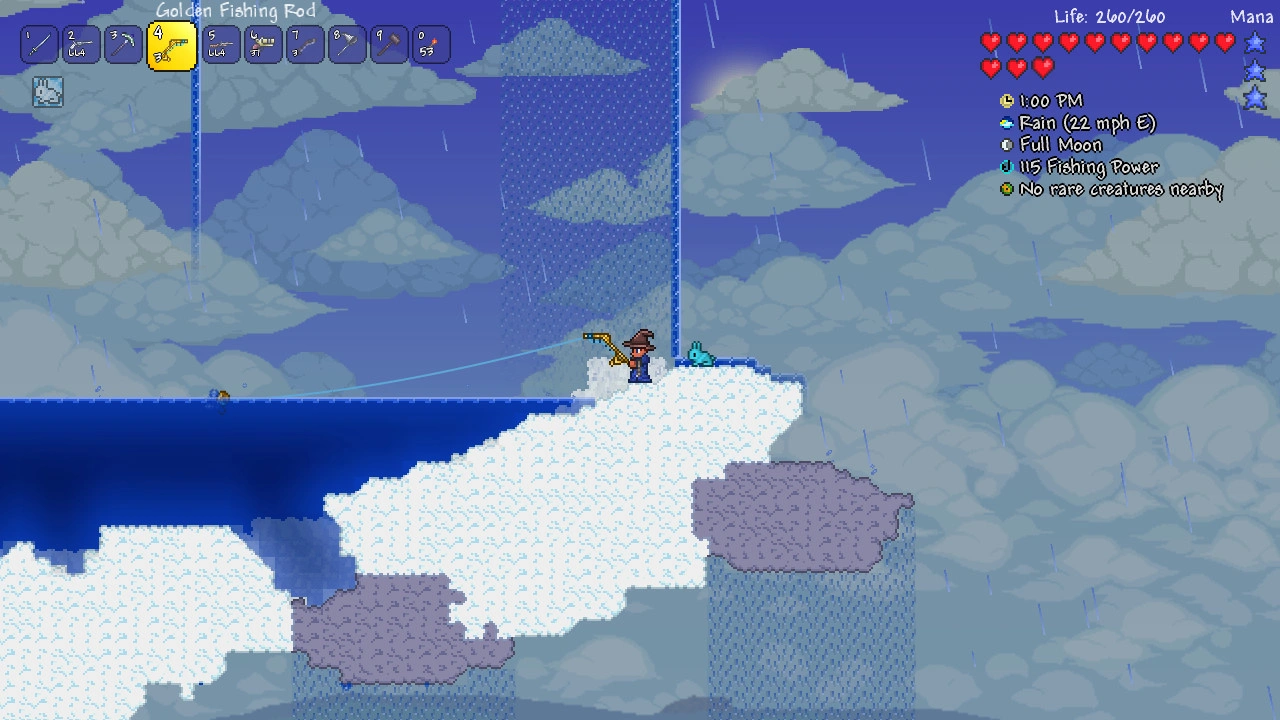Select the gun in hotbar slot 2
This screenshot has height=720, width=1280.
81,44
